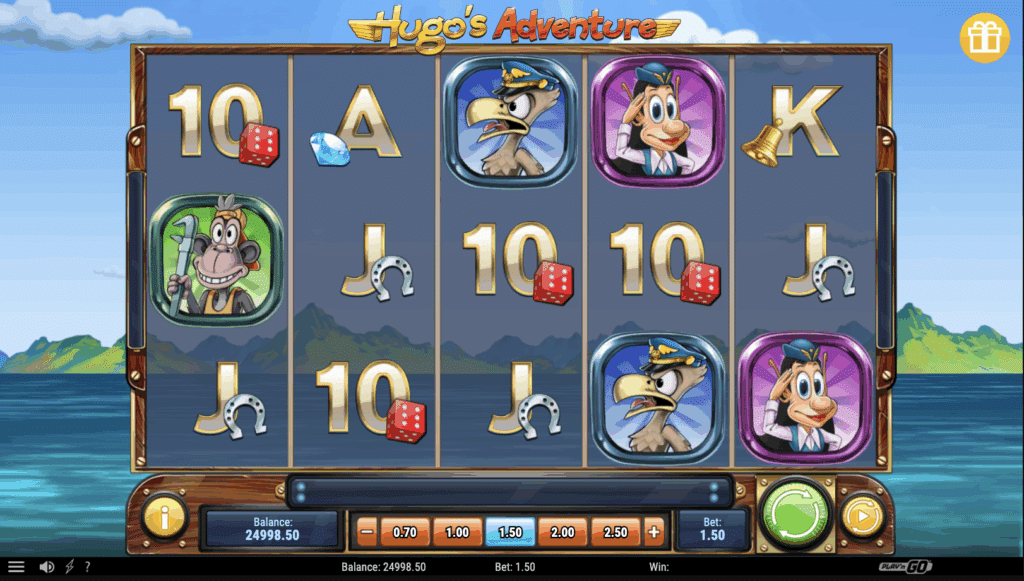
Task: Choose the 1.00 bet amount
Action: 457,532
